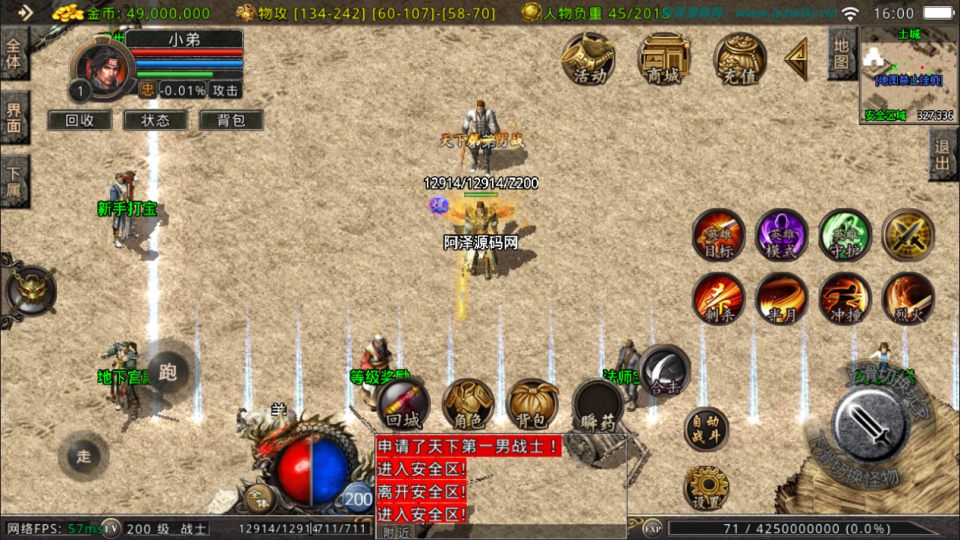
Task: Toggle the hero 攻击 attack mode
Action: pyautogui.click(x=225, y=90)
